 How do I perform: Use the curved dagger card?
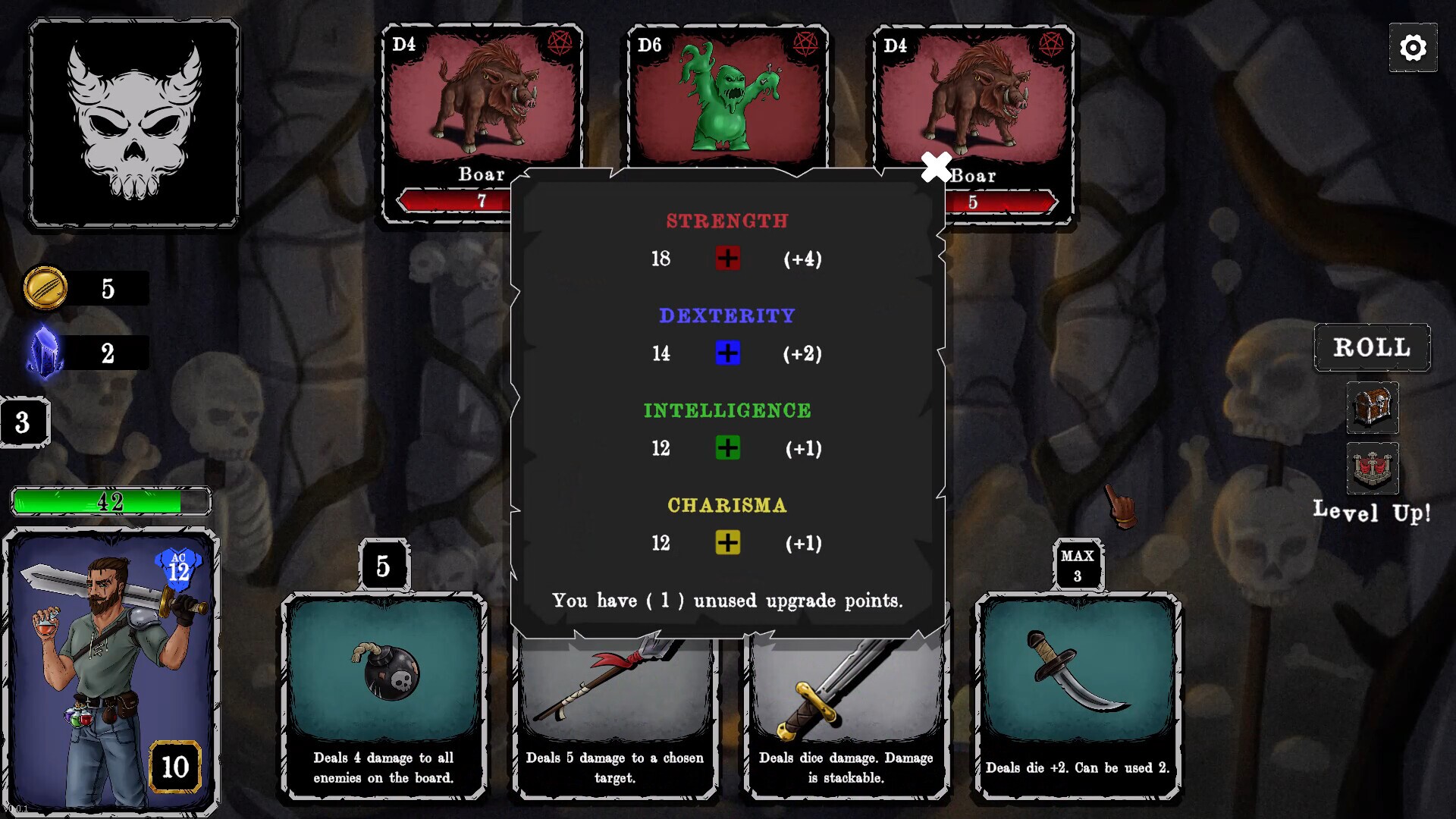1077,695
